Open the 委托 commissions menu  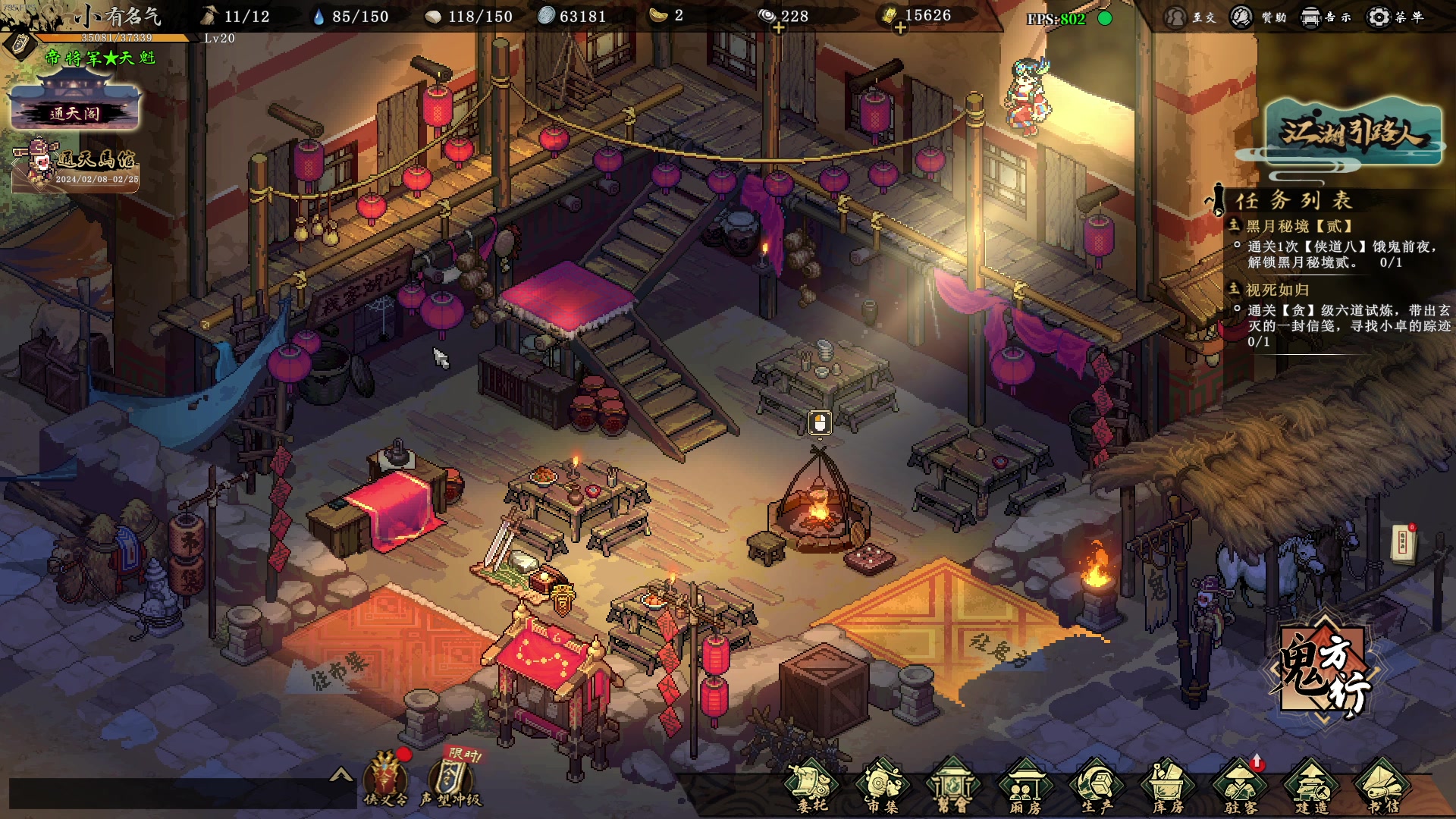click(x=811, y=786)
